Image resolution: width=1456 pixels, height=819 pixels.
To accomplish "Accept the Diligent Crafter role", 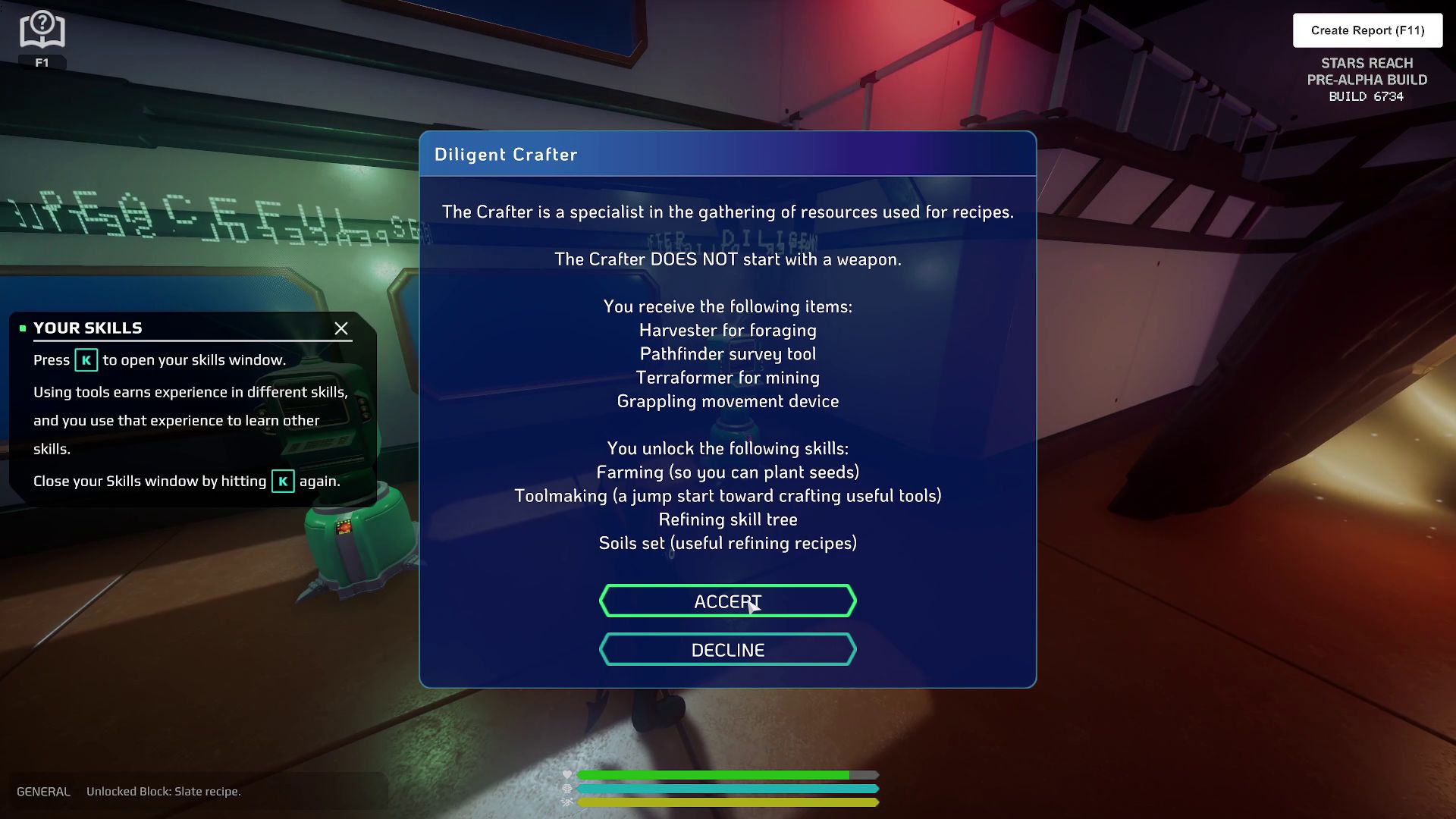I will (x=727, y=601).
